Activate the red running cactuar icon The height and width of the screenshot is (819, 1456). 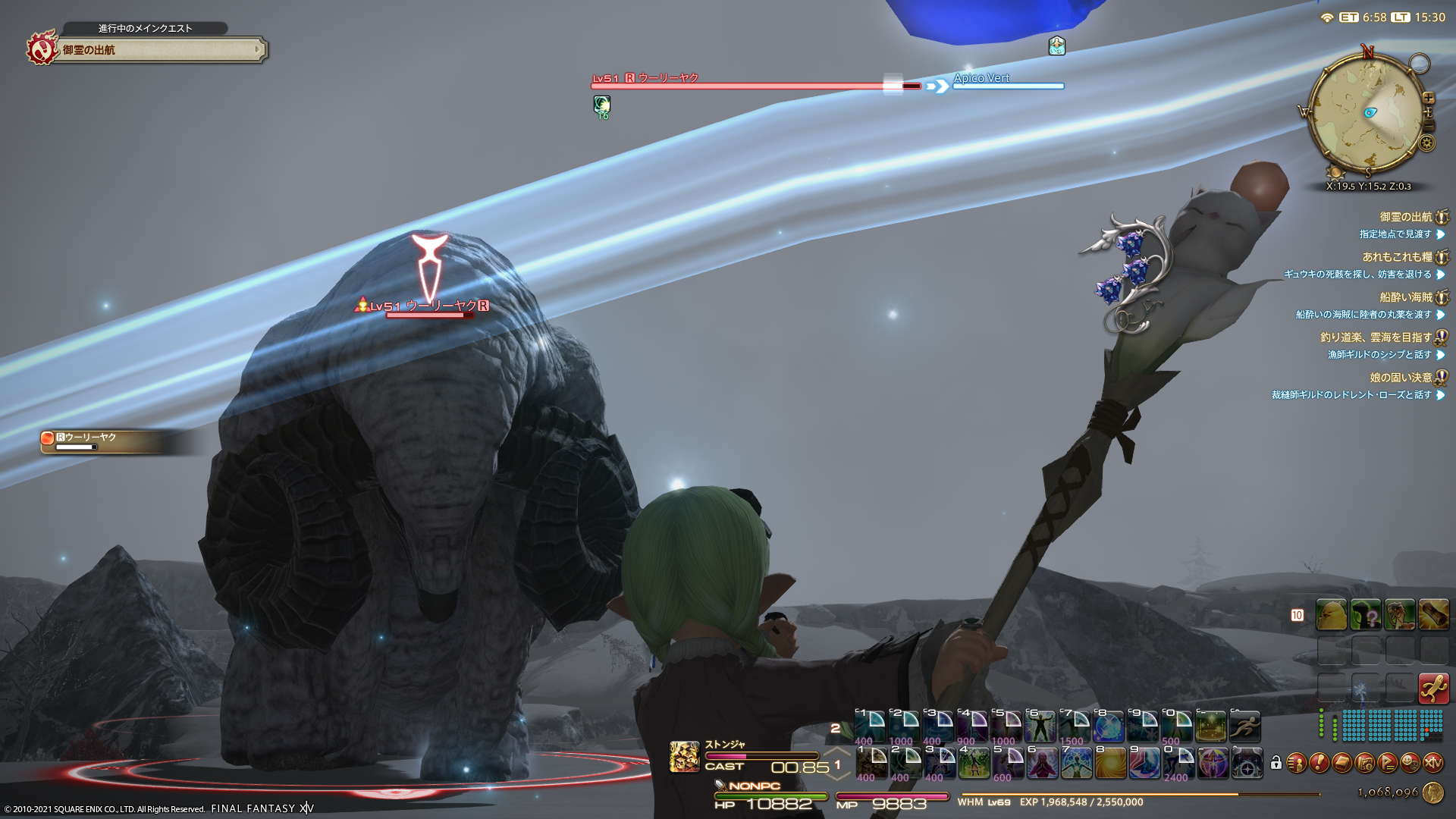[x=1433, y=689]
